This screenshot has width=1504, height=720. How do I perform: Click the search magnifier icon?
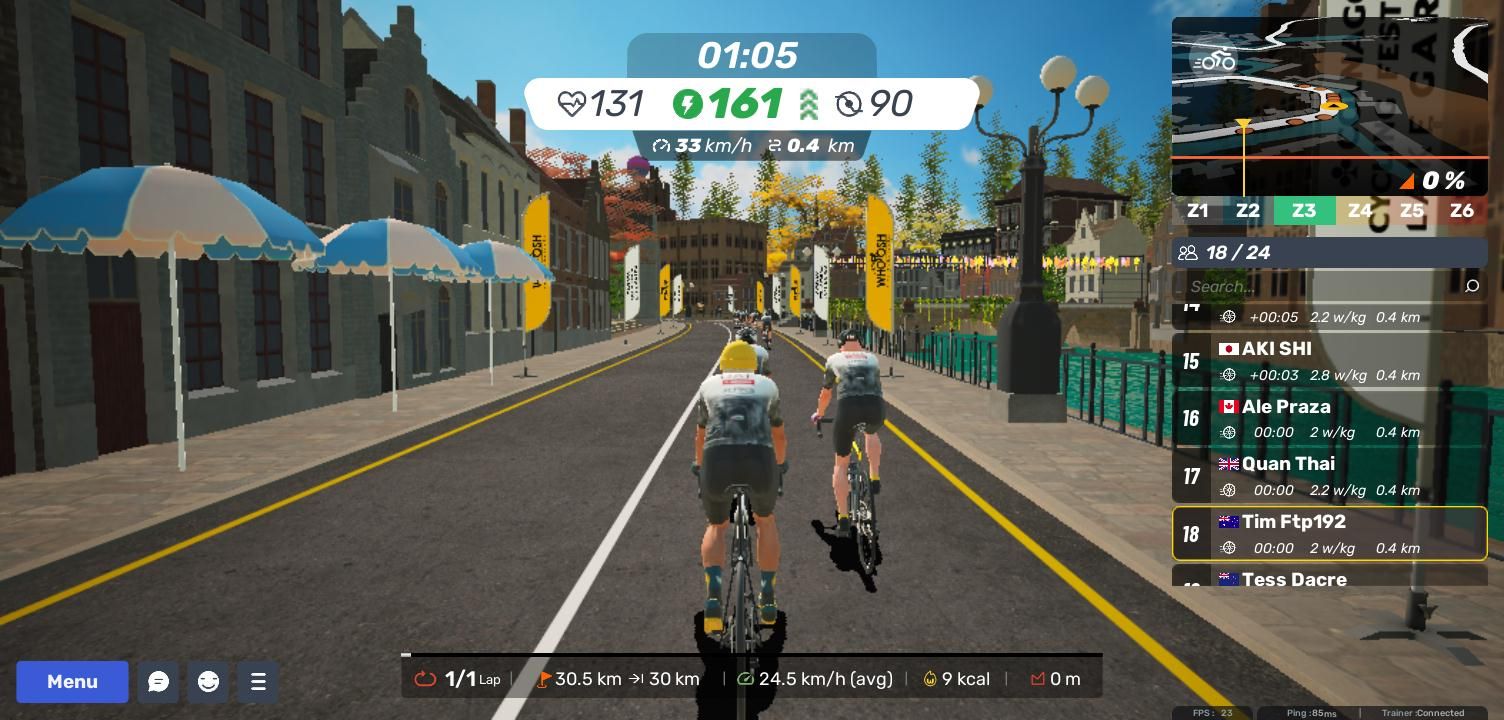pyautogui.click(x=1472, y=286)
